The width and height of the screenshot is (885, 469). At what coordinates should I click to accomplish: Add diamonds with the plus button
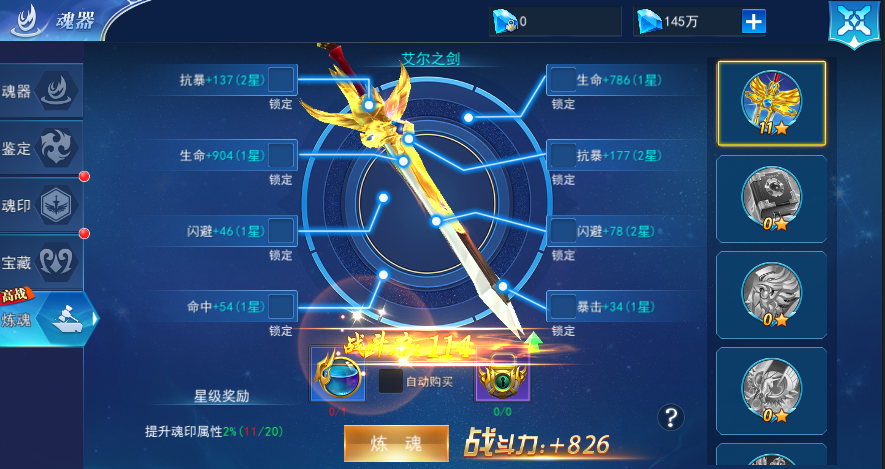pos(753,22)
